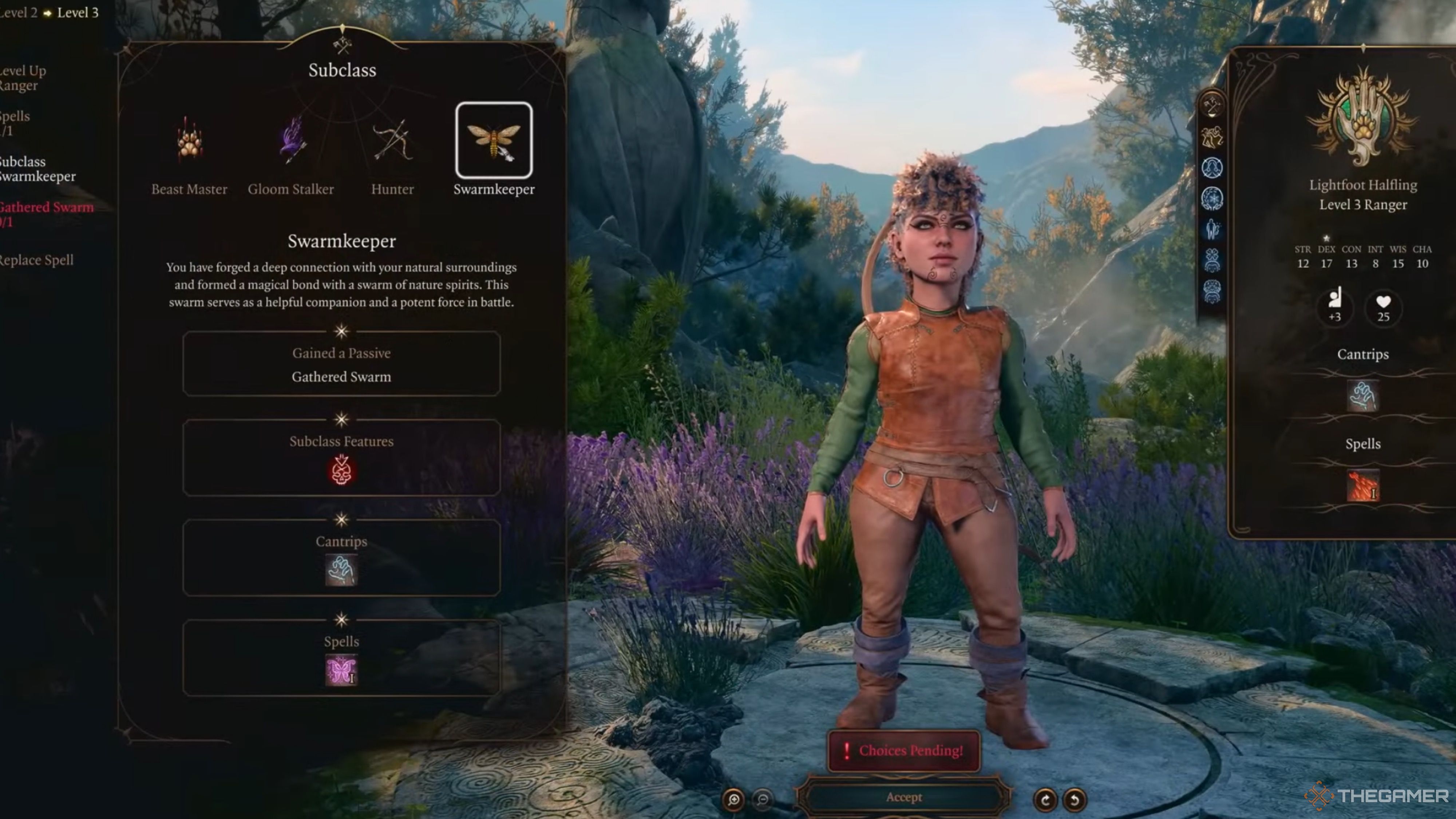Pick the Hunter subclass
Viewport: 1456px width, 819px height.
coord(392,141)
